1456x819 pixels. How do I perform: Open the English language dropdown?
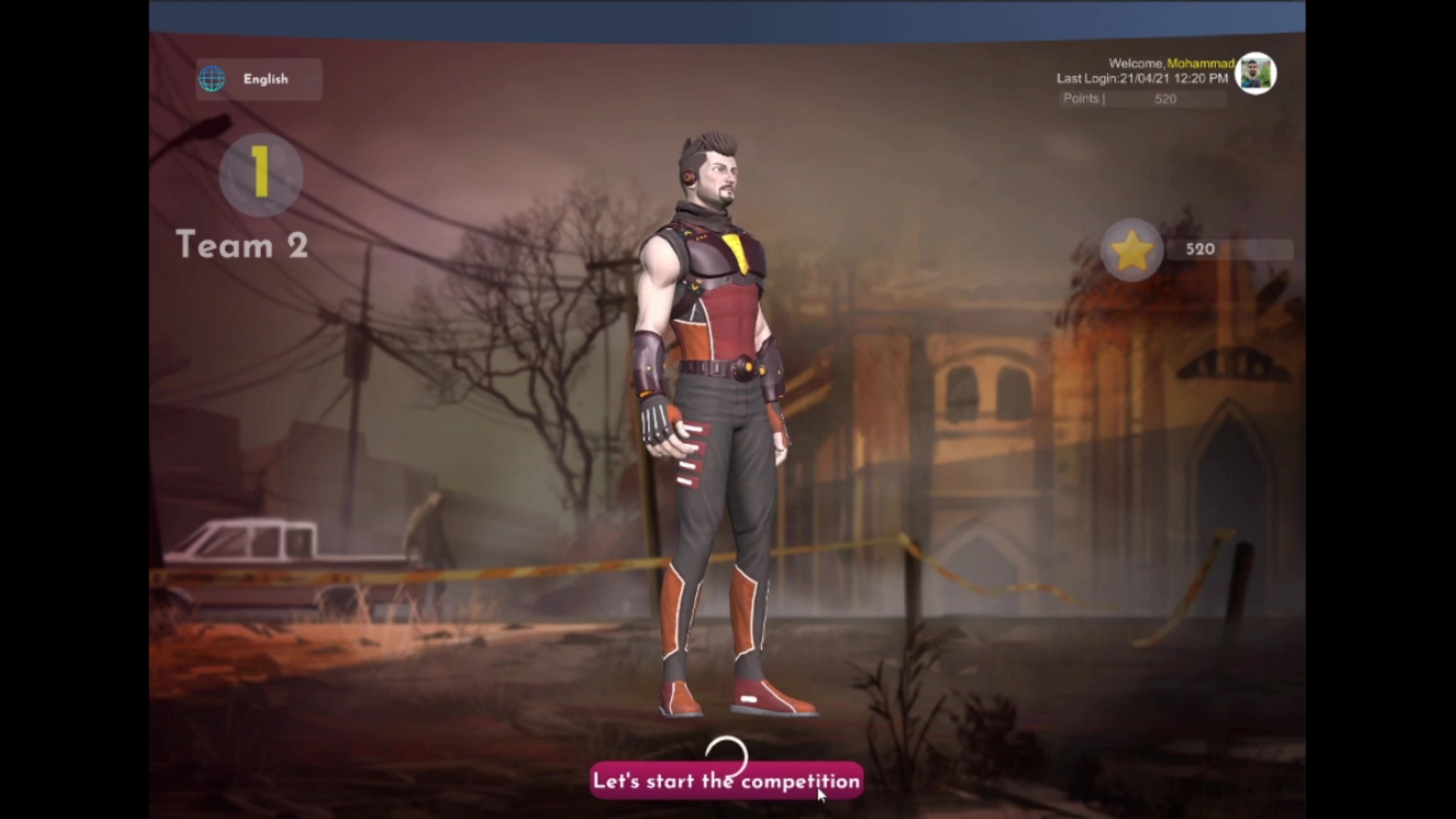(266, 79)
